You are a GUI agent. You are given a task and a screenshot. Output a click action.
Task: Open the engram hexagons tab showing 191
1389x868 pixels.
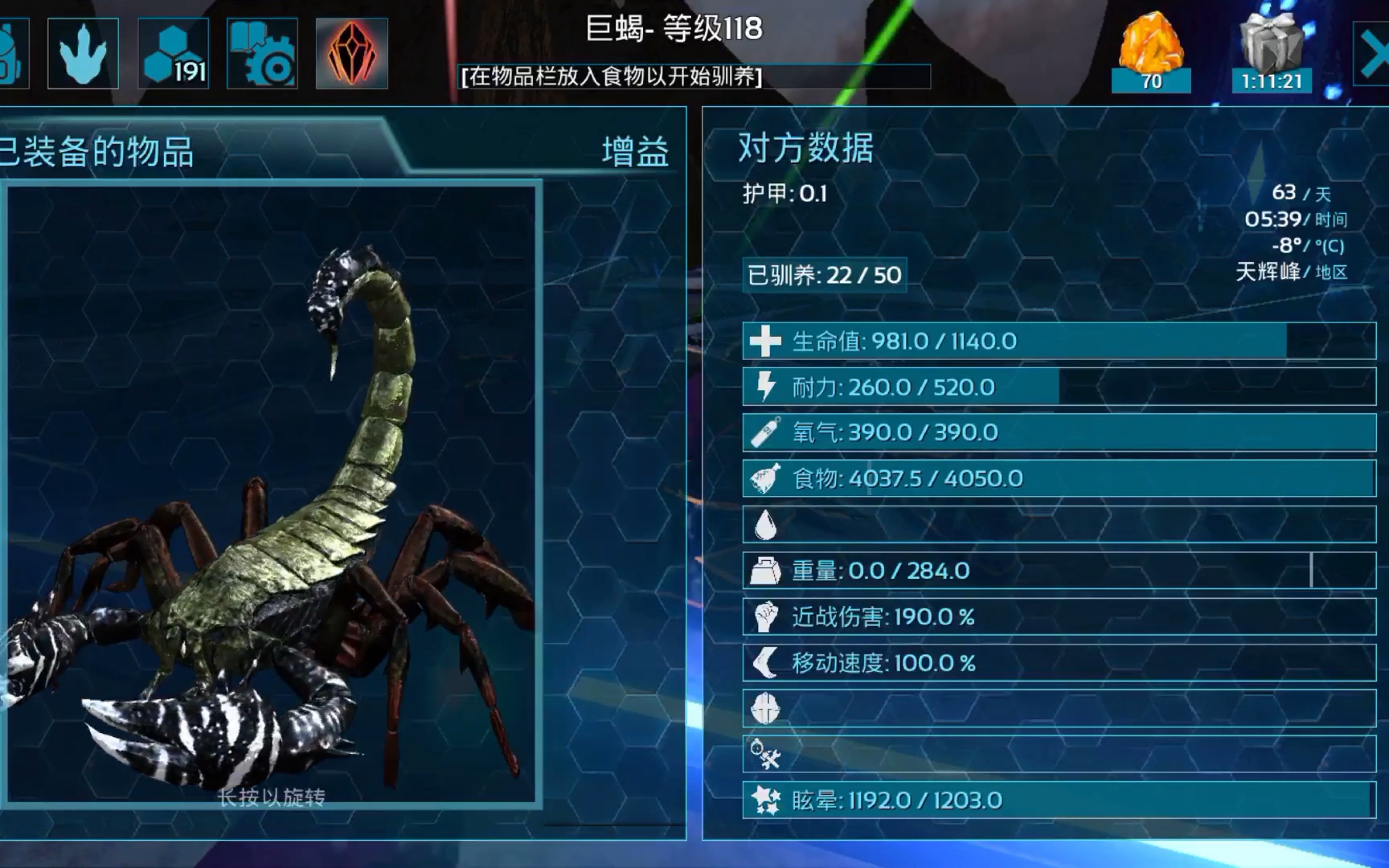tap(173, 53)
